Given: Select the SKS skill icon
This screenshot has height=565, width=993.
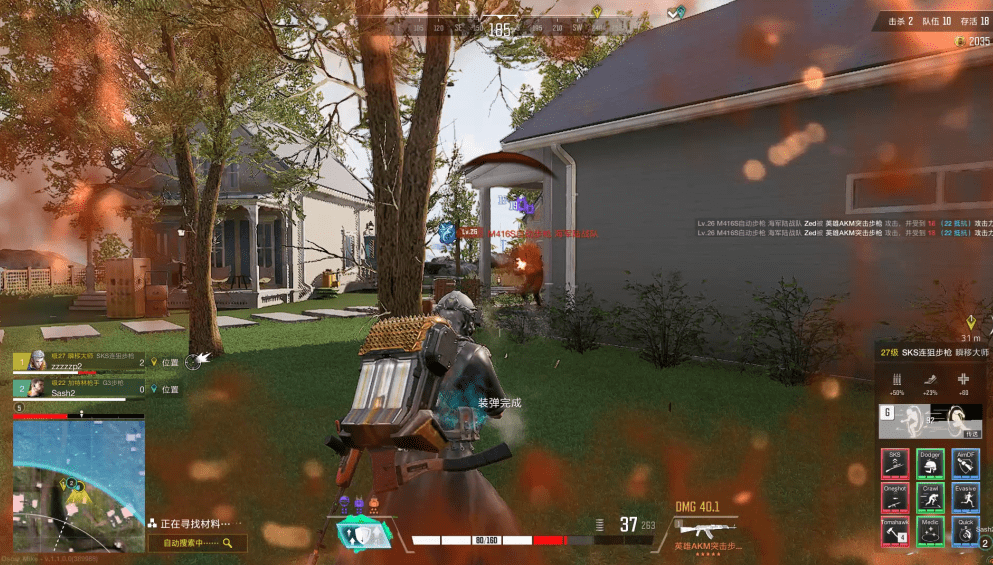Looking at the screenshot, I should (x=895, y=463).
